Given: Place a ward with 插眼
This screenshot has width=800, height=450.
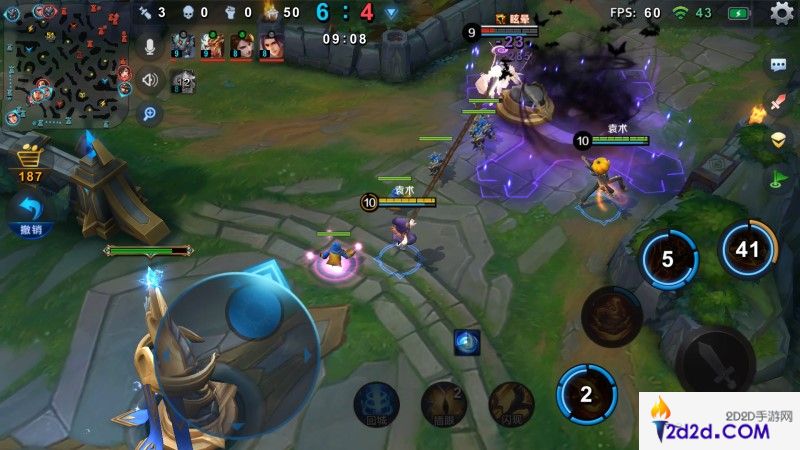Looking at the screenshot, I should point(444,402).
